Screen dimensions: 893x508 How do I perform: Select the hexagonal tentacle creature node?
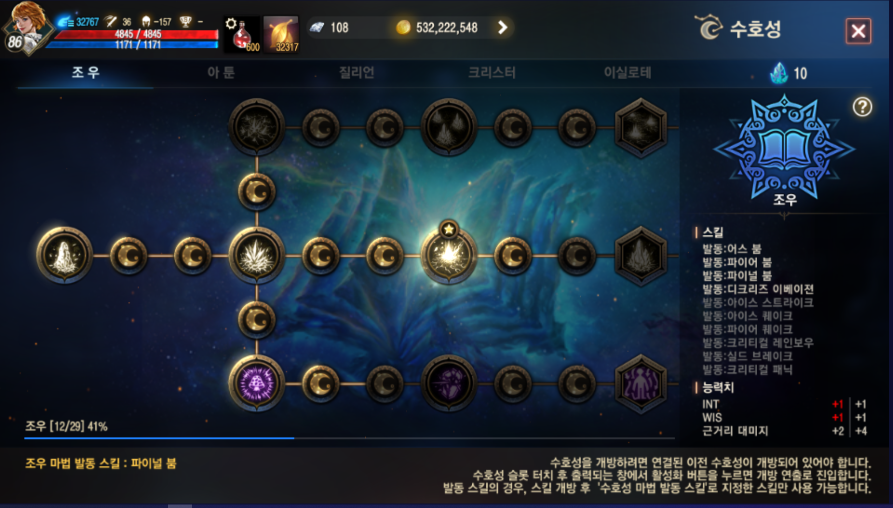tap(640, 382)
